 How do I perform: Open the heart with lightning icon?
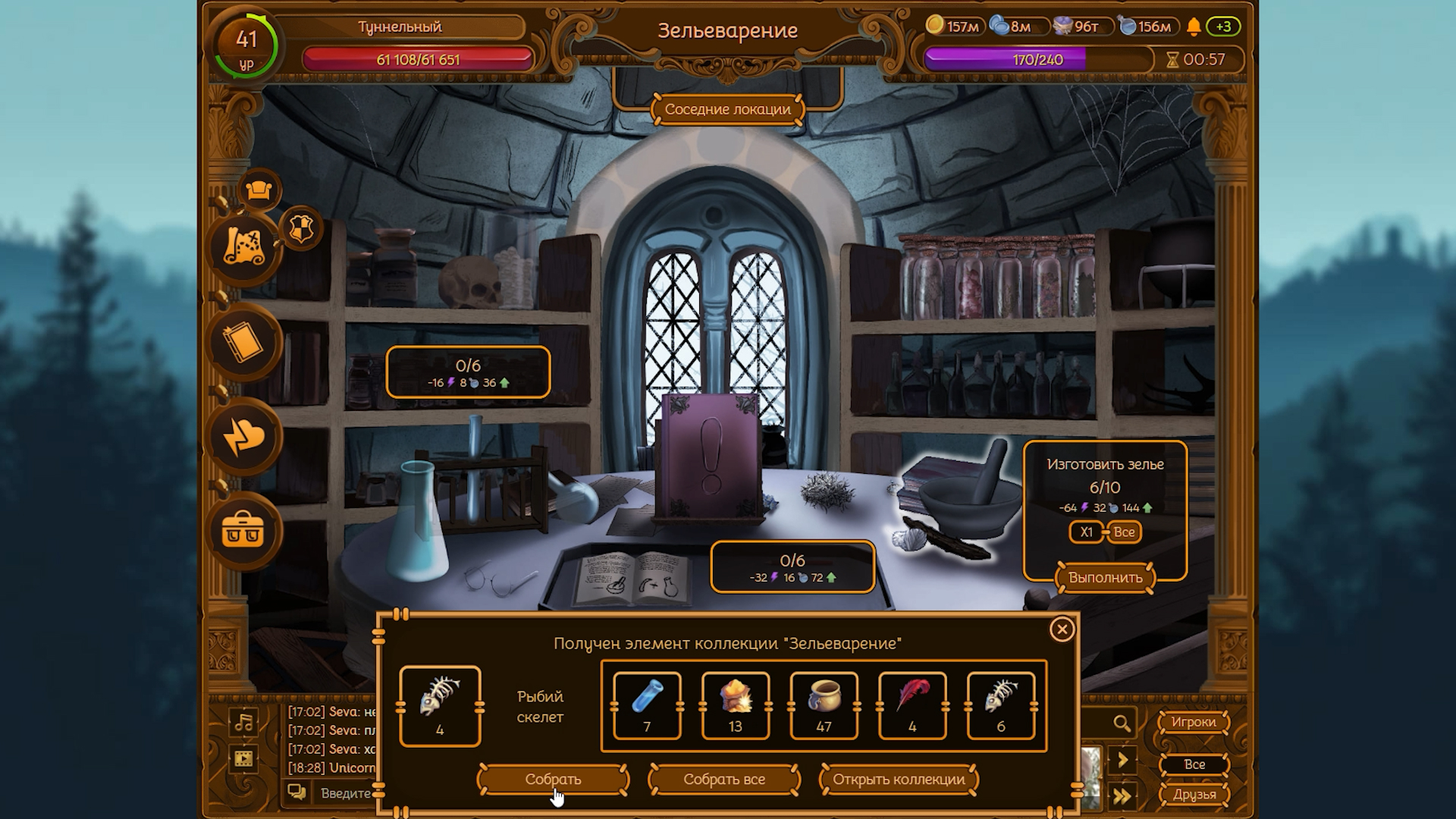[243, 438]
